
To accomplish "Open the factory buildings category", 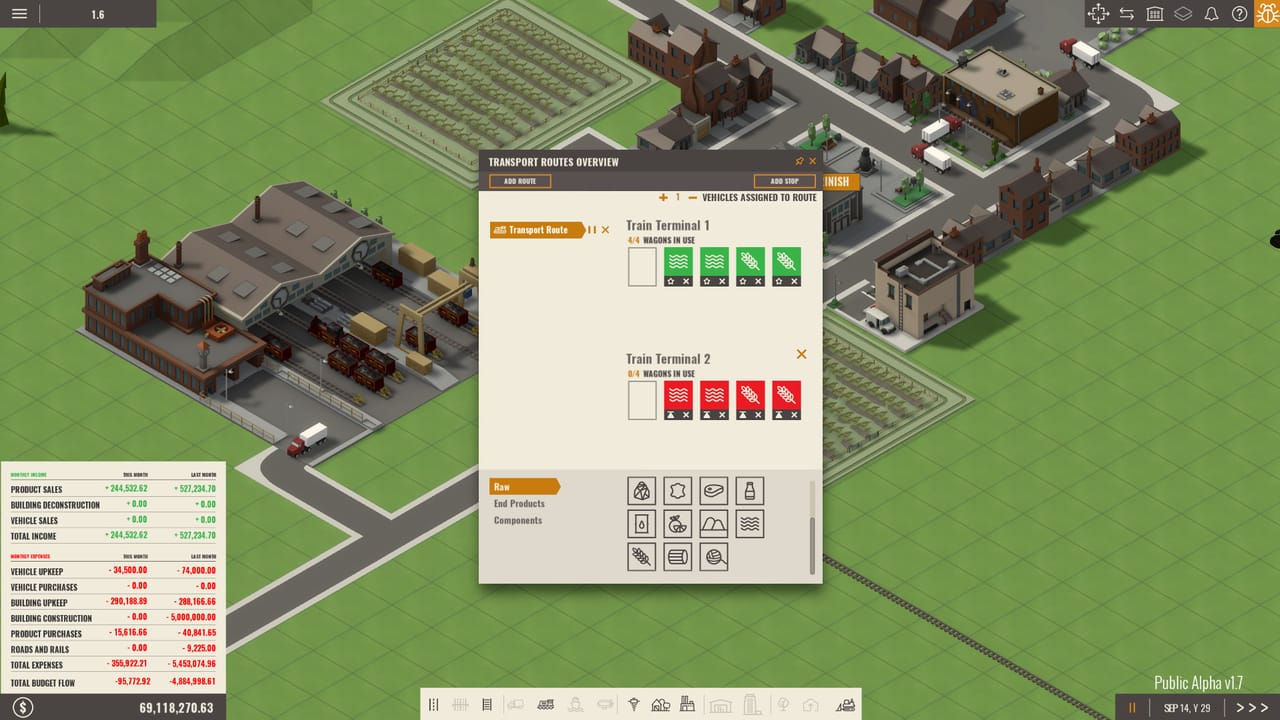I will [x=687, y=704].
